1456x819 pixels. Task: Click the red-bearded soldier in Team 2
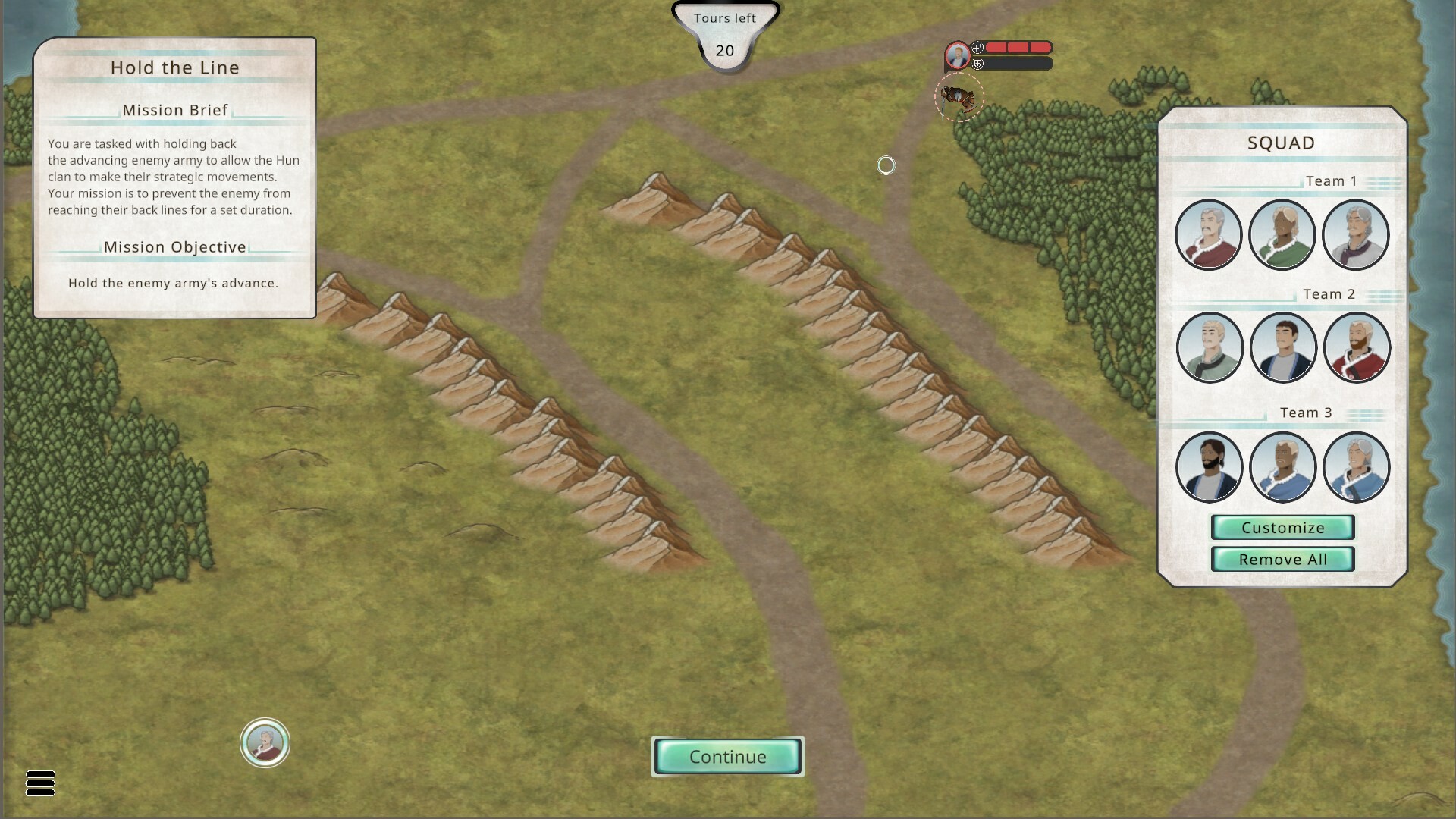[x=1357, y=347]
